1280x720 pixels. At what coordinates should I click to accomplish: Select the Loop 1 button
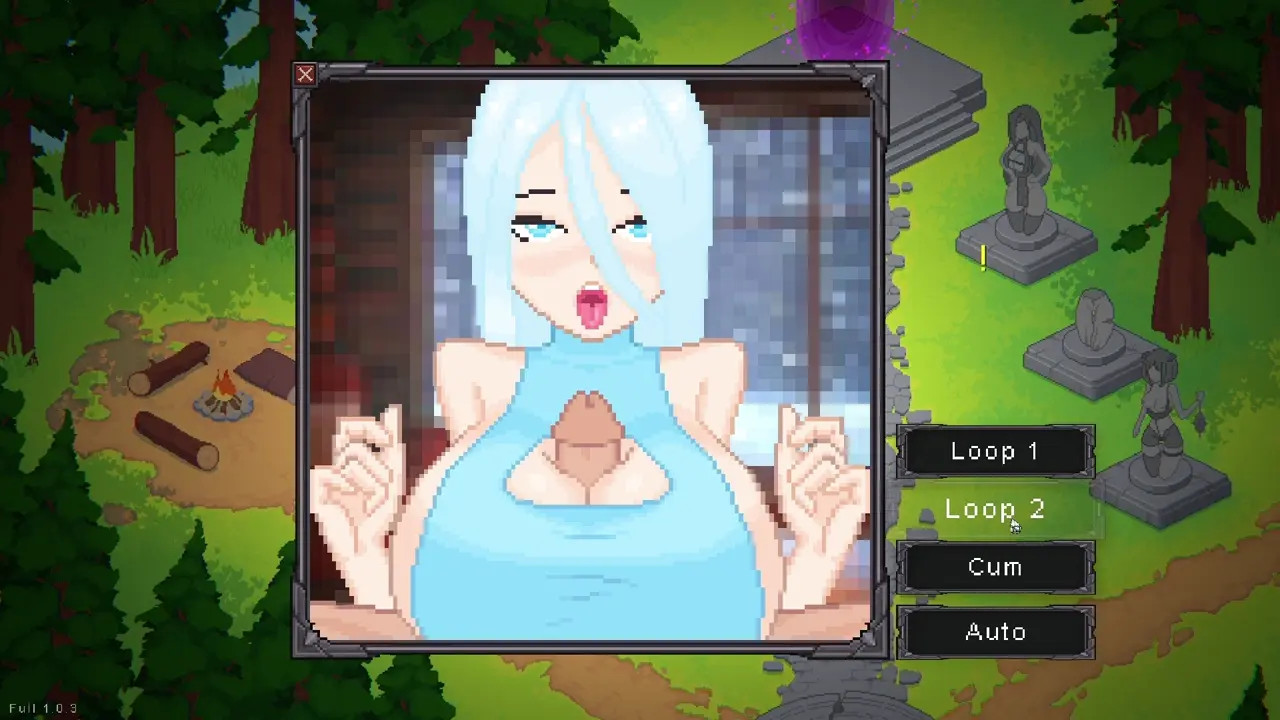pos(995,452)
